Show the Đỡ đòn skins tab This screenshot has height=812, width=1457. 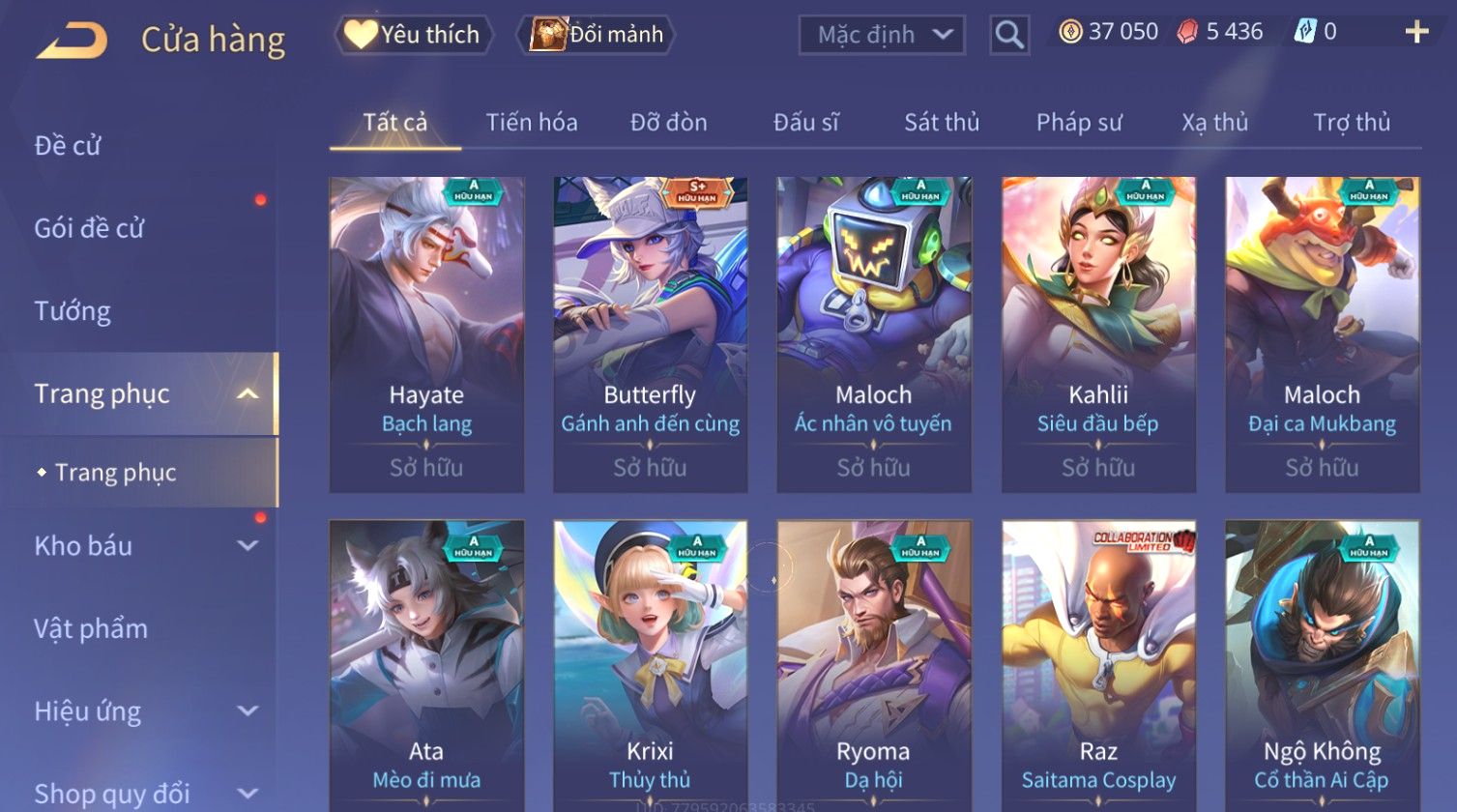(668, 123)
